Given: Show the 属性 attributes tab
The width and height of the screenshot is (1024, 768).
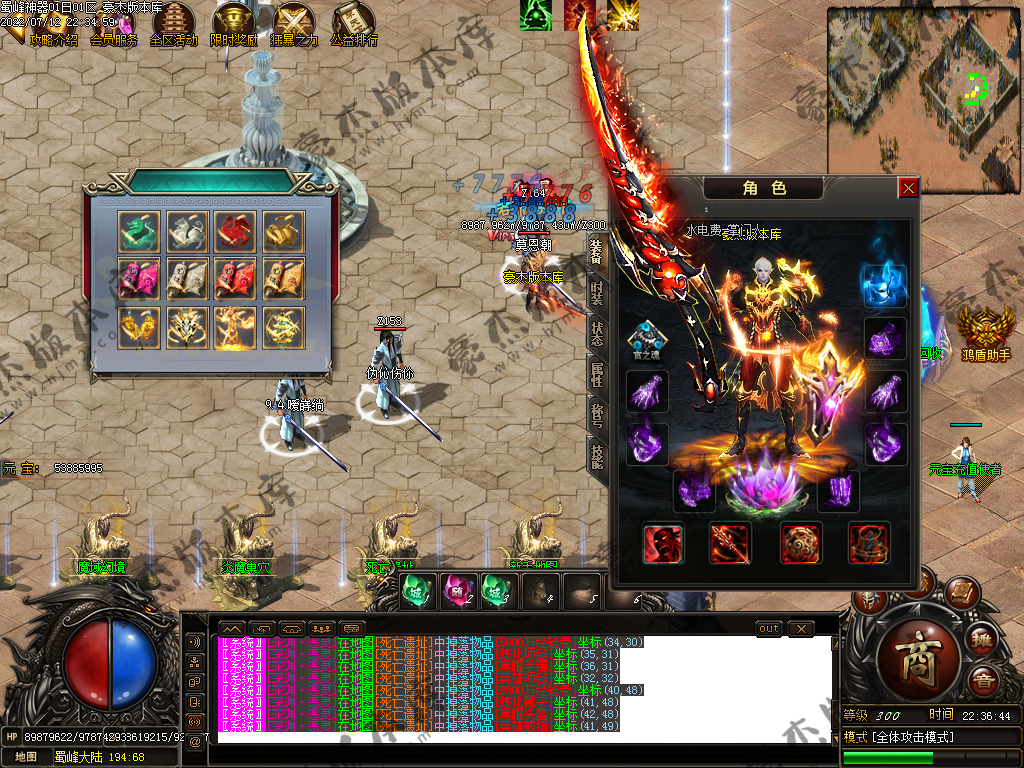Looking at the screenshot, I should (x=597, y=376).
